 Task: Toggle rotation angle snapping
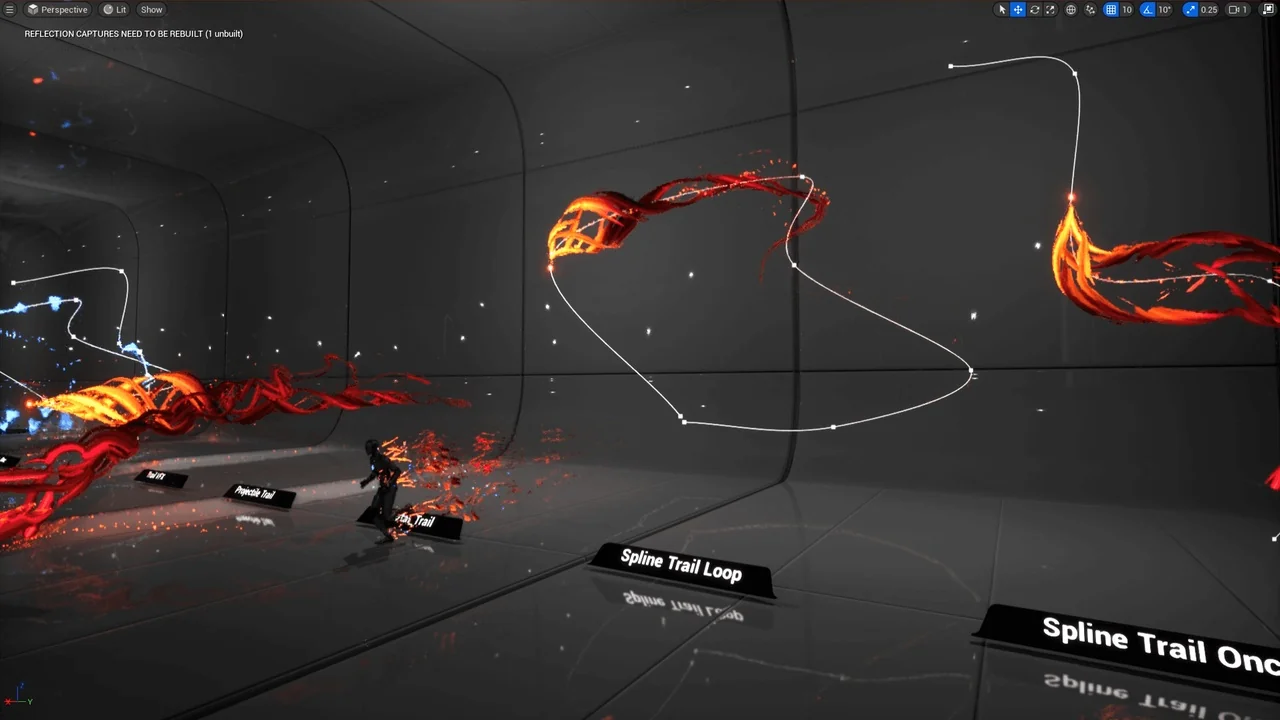tap(1148, 9)
